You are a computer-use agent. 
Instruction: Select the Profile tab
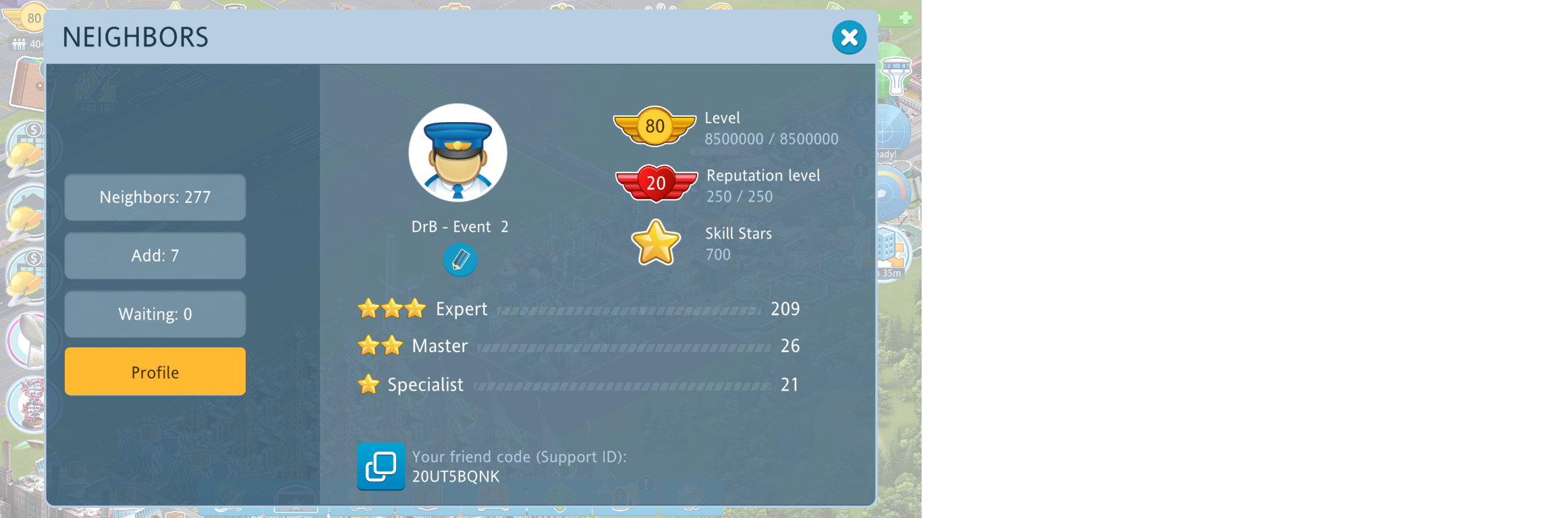[x=155, y=372]
